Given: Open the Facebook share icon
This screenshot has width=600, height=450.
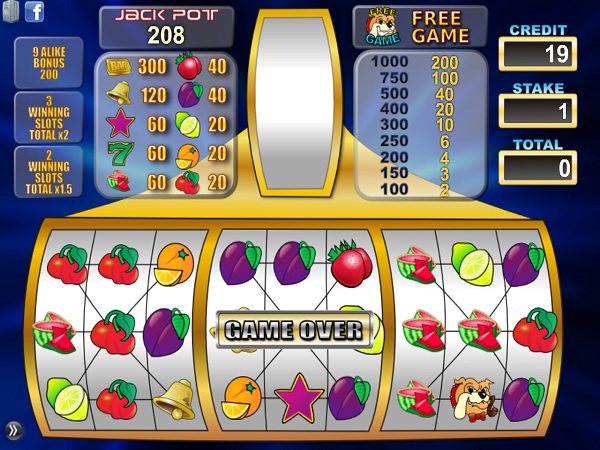Looking at the screenshot, I should coord(34,13).
